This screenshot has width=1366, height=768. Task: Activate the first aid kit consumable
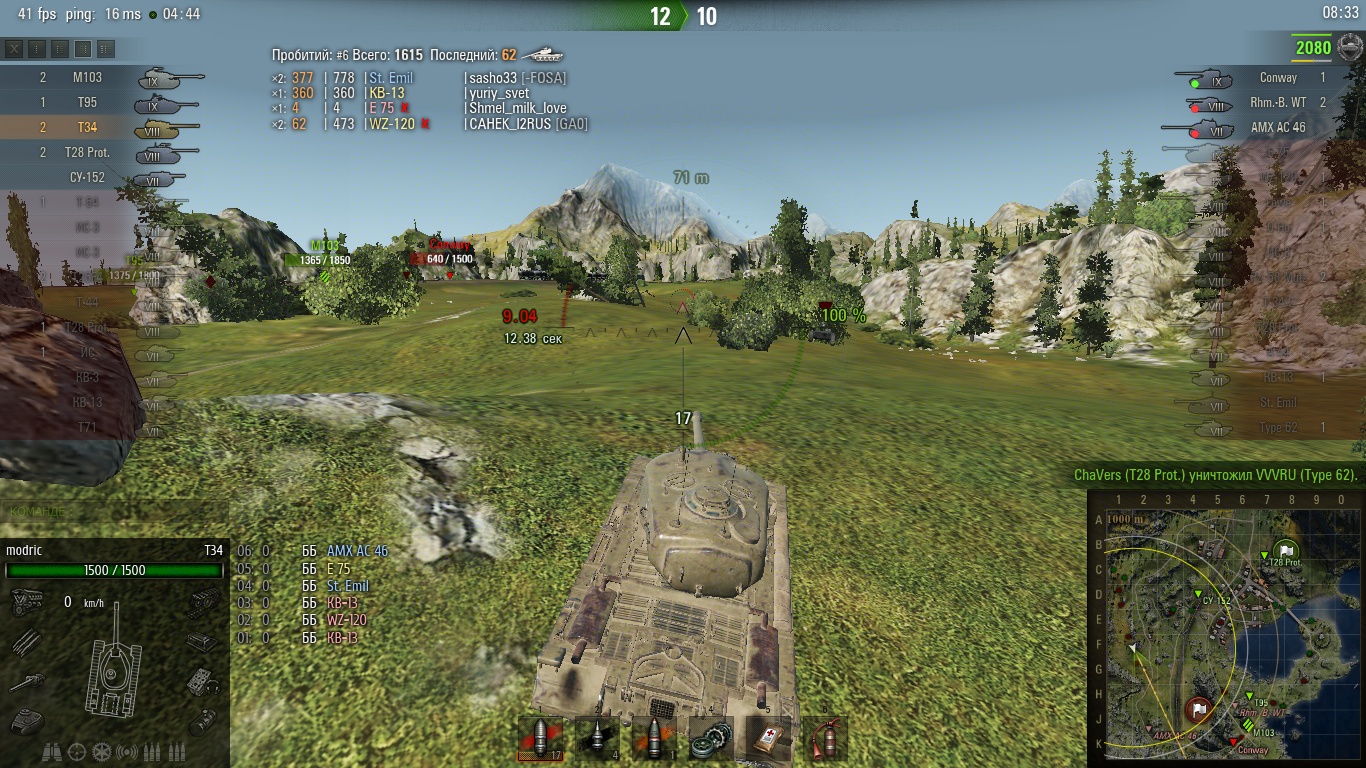click(x=768, y=738)
